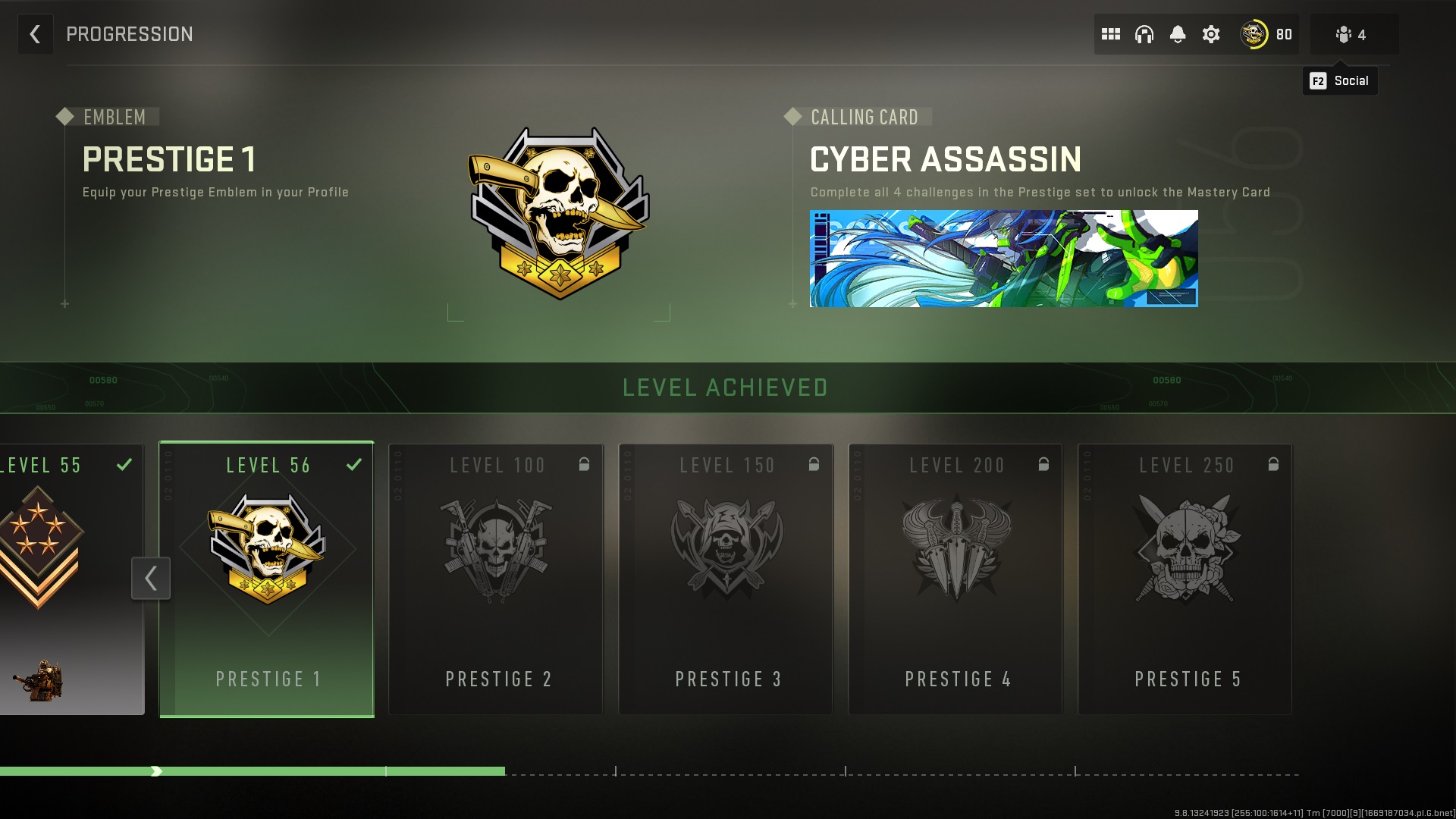
Task: Click the back arrow next to Progression
Action: (35, 34)
